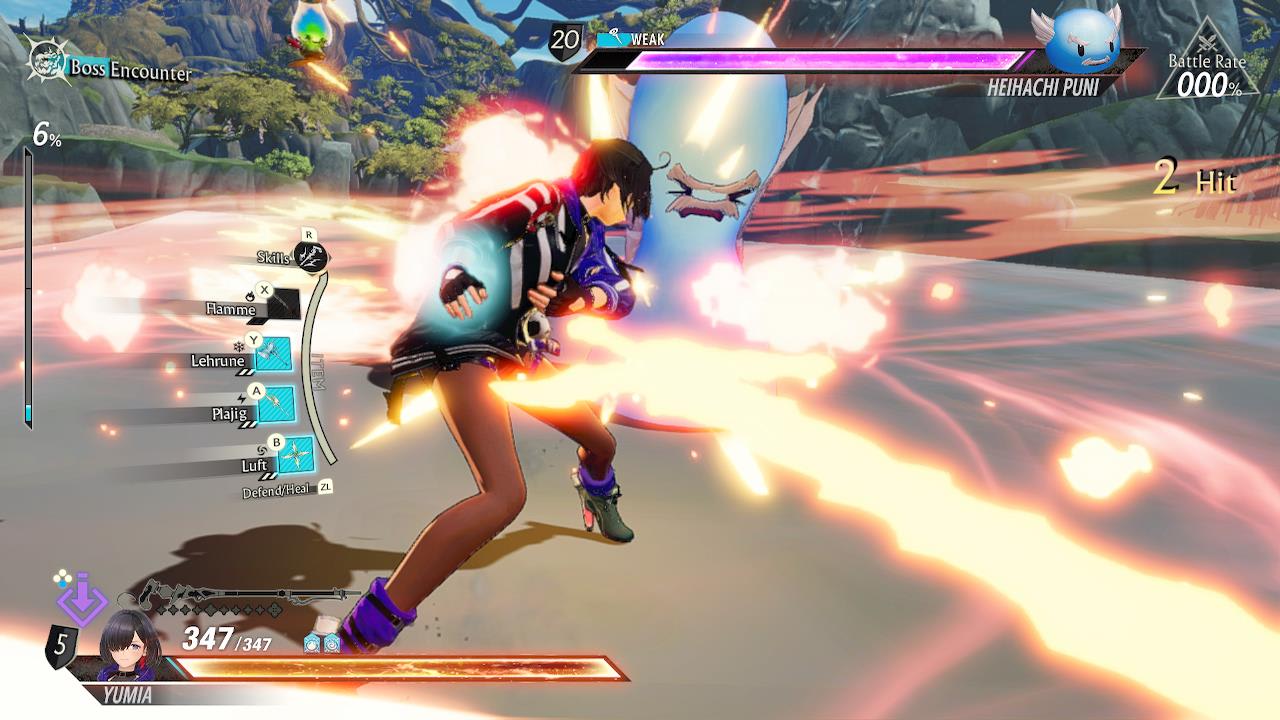Image resolution: width=1280 pixels, height=720 pixels.
Task: Click the enemy's level 20 shield icon
Action: pos(563,42)
